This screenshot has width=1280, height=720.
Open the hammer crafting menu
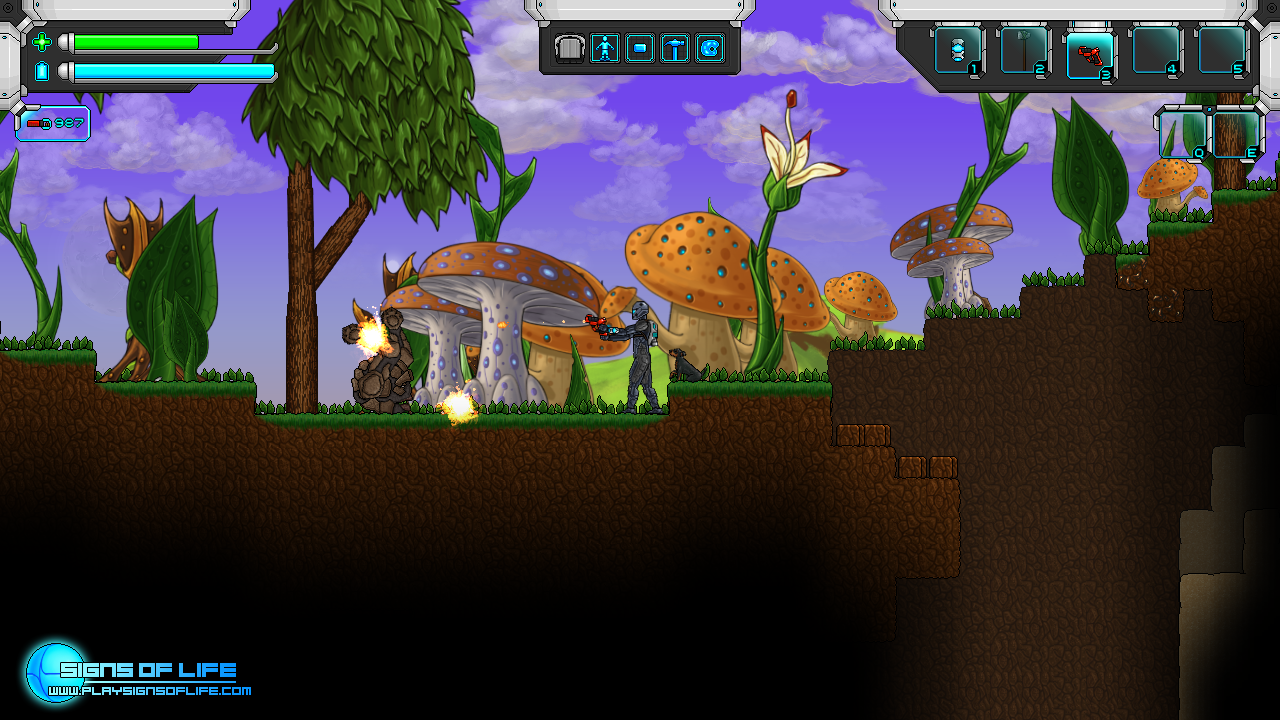coord(675,48)
